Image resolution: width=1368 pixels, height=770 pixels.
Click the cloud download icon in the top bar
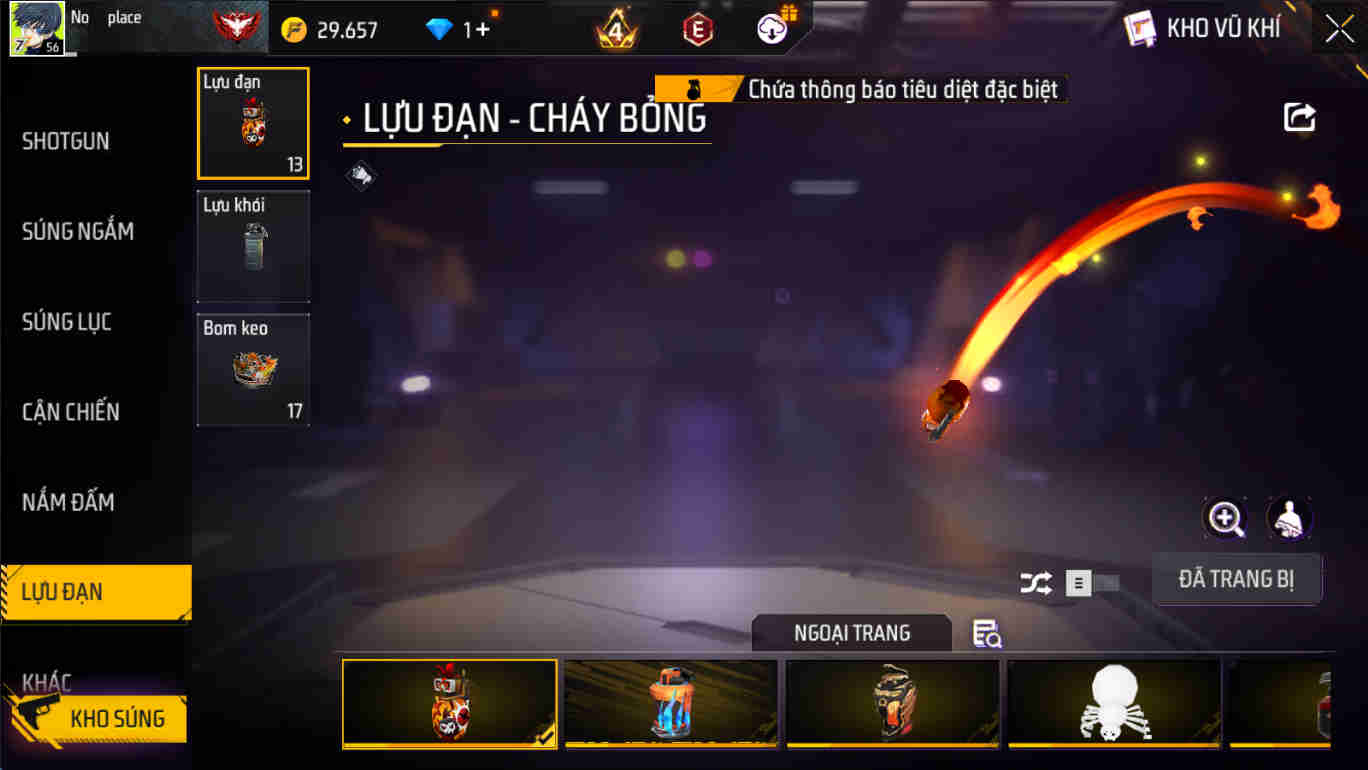[x=768, y=27]
